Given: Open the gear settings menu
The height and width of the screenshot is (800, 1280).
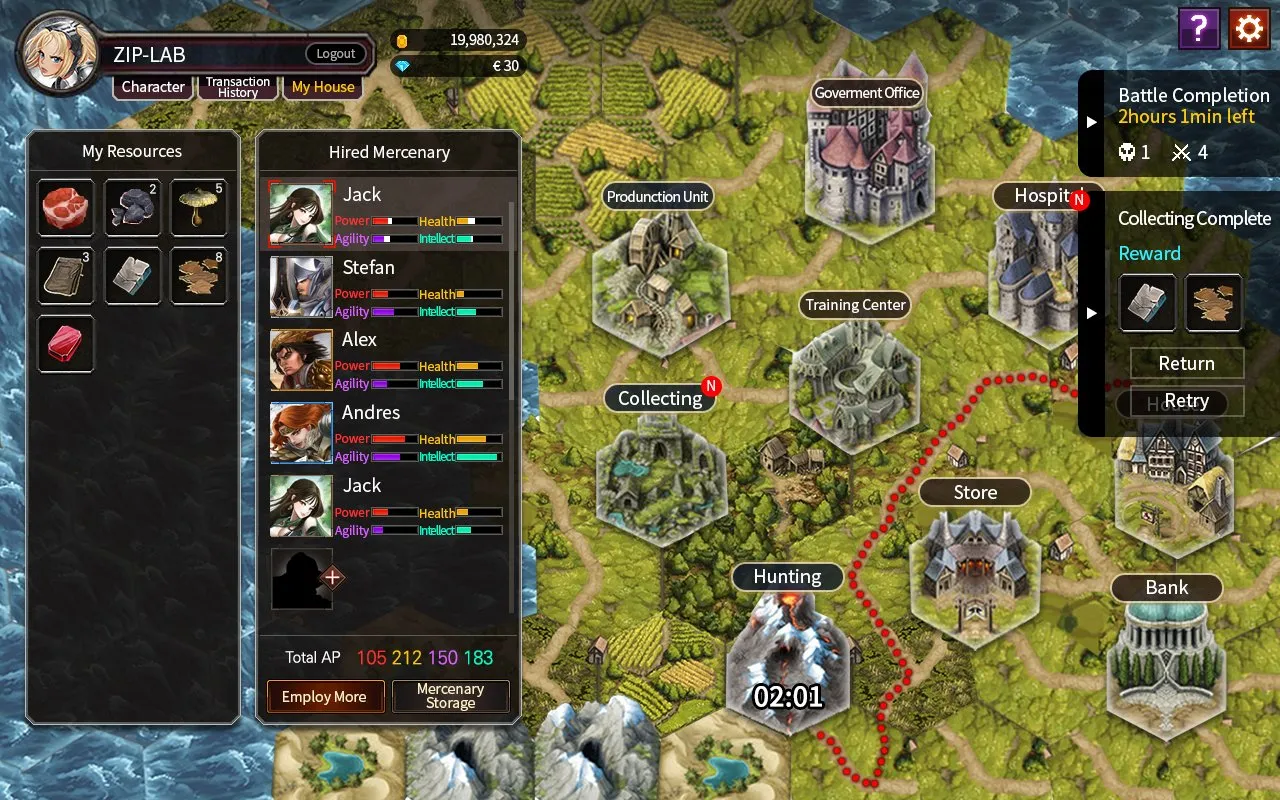Looking at the screenshot, I should [1249, 29].
